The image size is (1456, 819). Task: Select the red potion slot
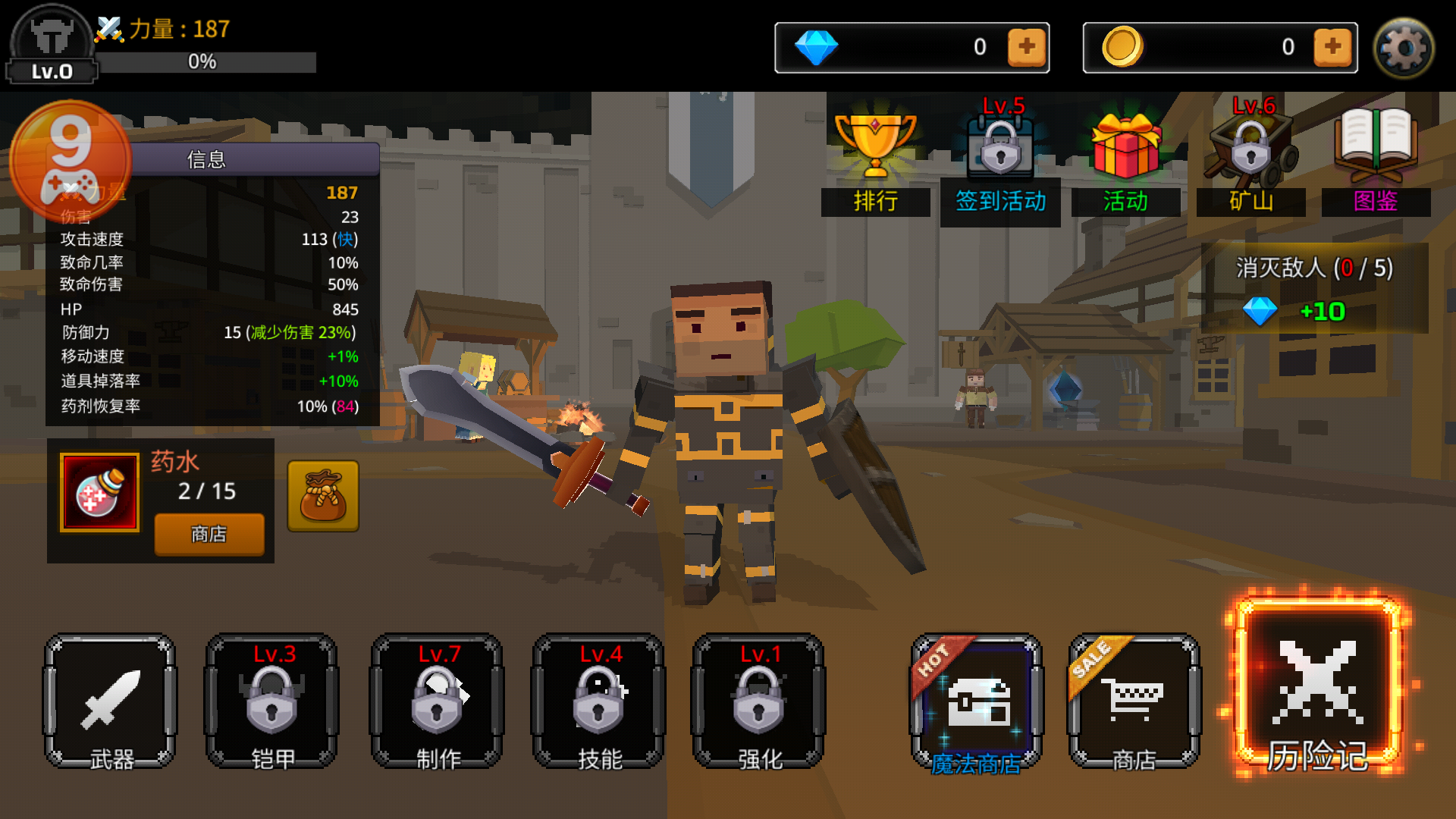pos(99,493)
